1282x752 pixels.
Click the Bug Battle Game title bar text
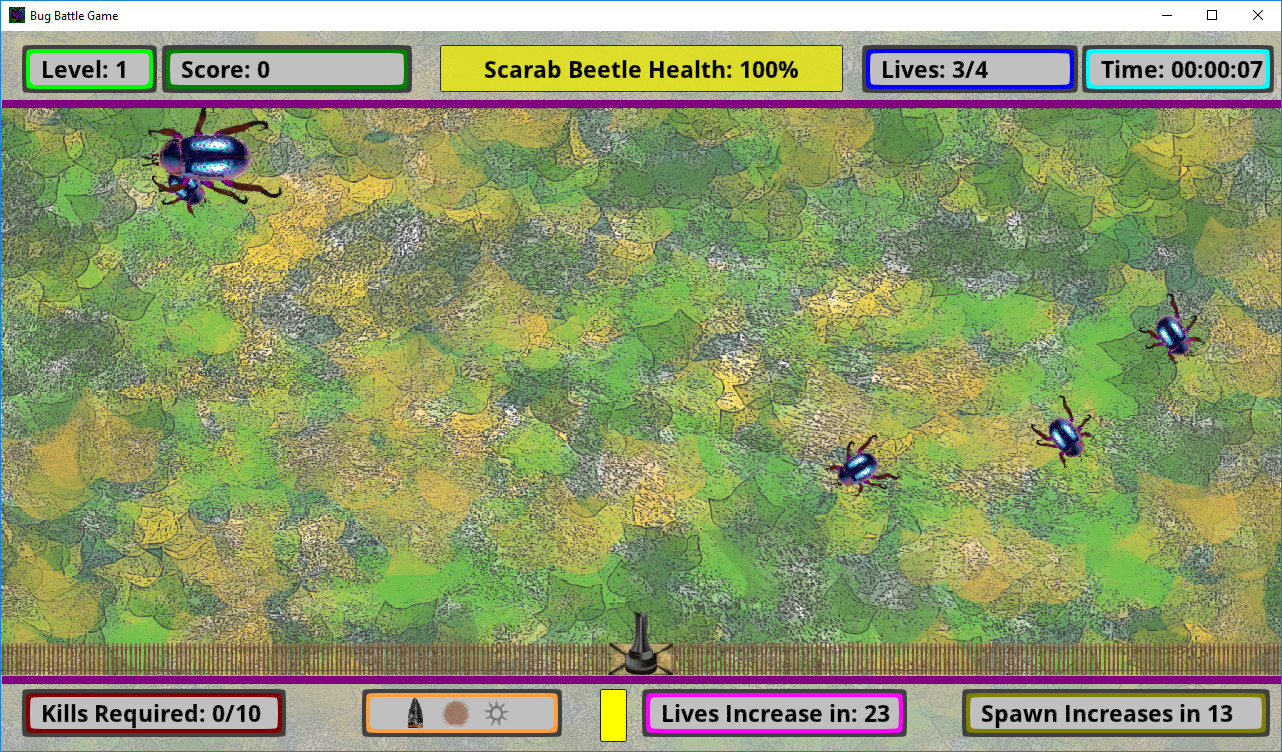pyautogui.click(x=72, y=15)
